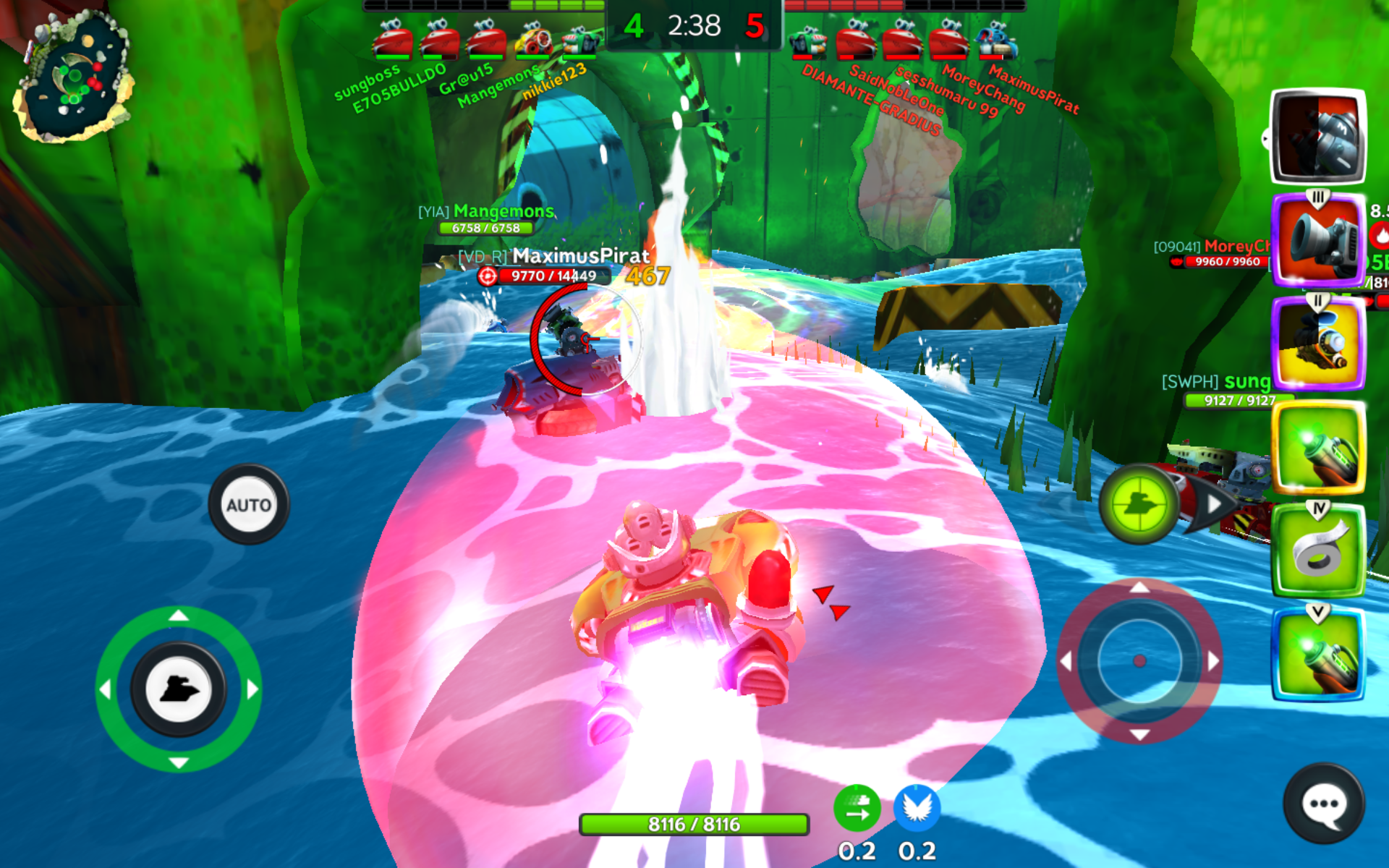Activate the green target lock button
The width and height of the screenshot is (1389, 868).
(x=1139, y=504)
